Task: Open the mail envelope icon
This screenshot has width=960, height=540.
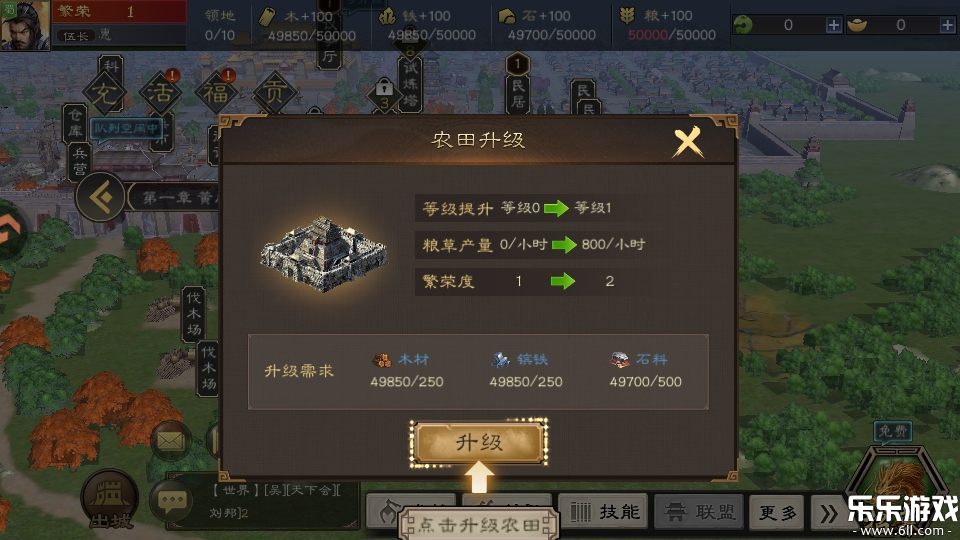Action: pos(170,438)
